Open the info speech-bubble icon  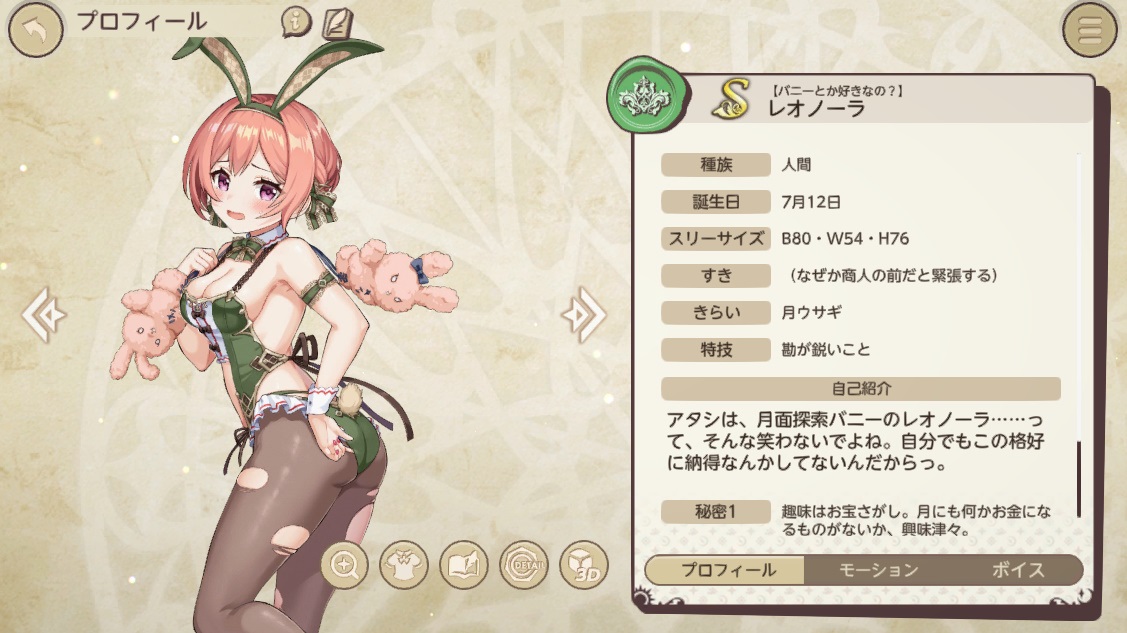(296, 21)
